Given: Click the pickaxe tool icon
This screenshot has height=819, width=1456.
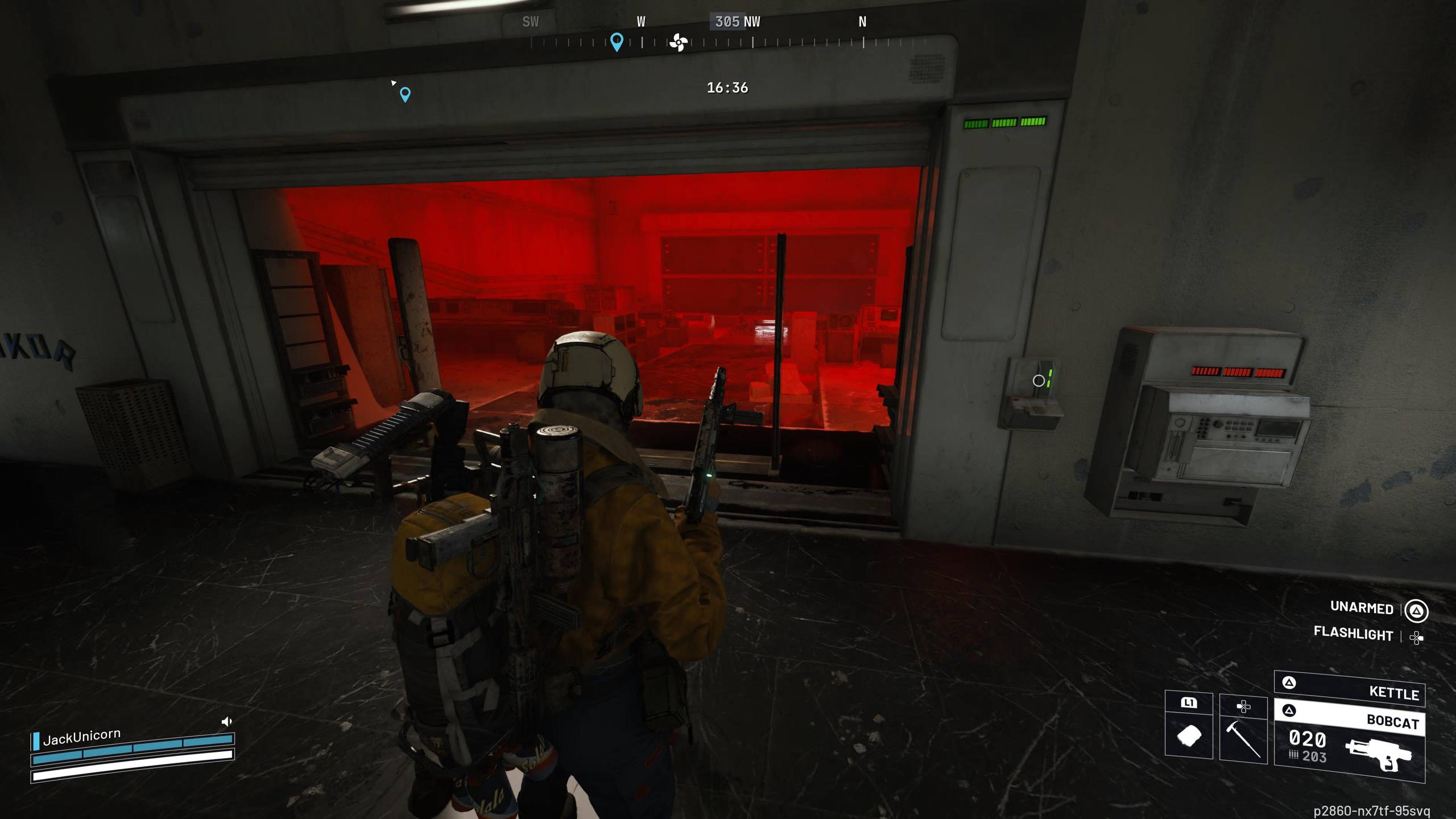Looking at the screenshot, I should pyautogui.click(x=1243, y=740).
